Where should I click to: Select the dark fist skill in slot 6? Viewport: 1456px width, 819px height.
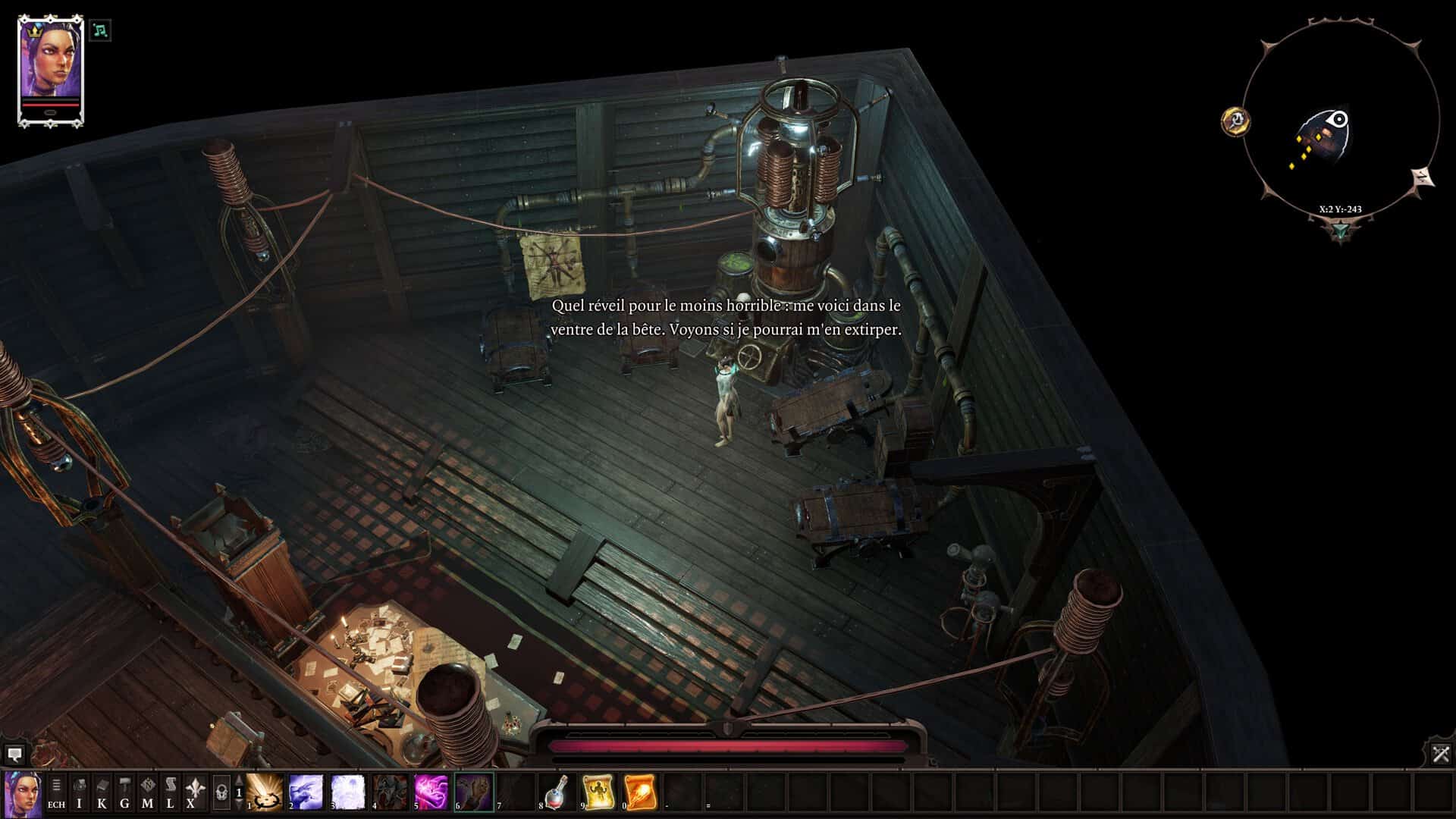473,792
